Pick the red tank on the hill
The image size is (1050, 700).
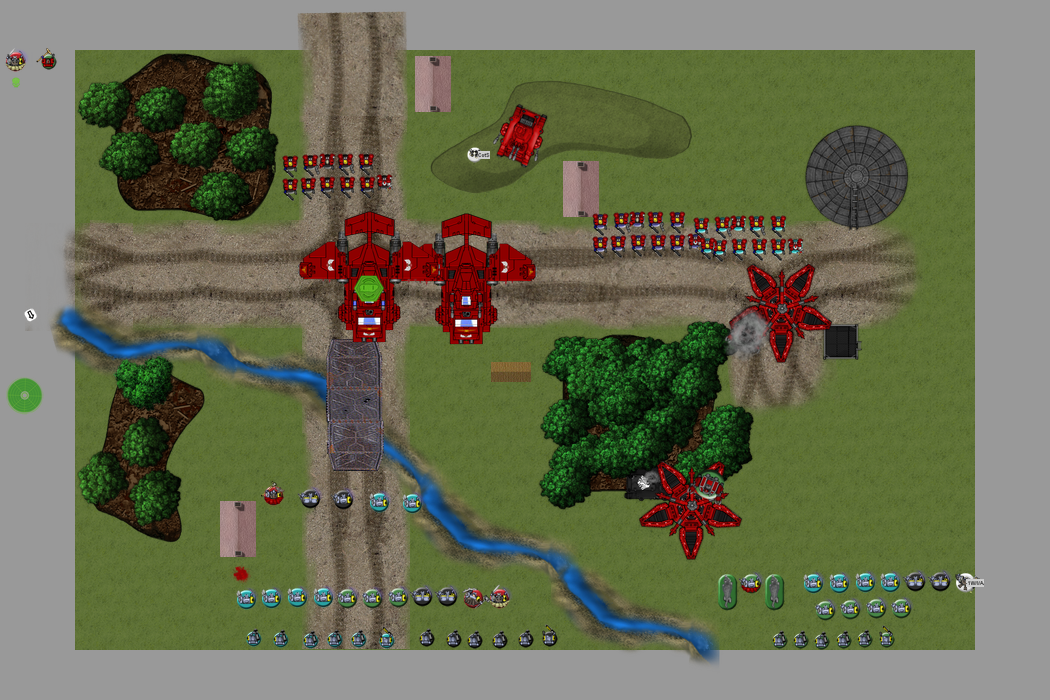pos(521,132)
